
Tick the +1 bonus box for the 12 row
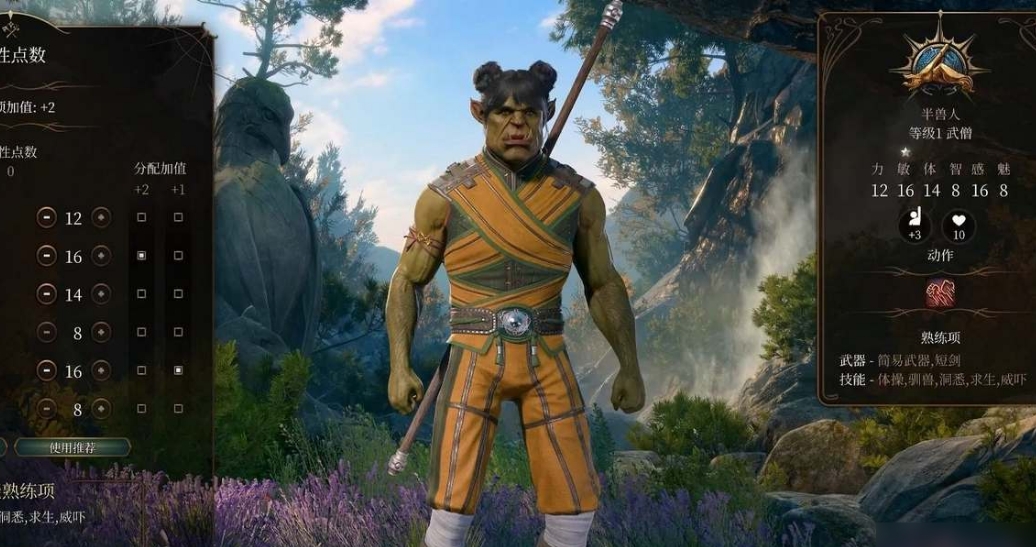(x=178, y=217)
